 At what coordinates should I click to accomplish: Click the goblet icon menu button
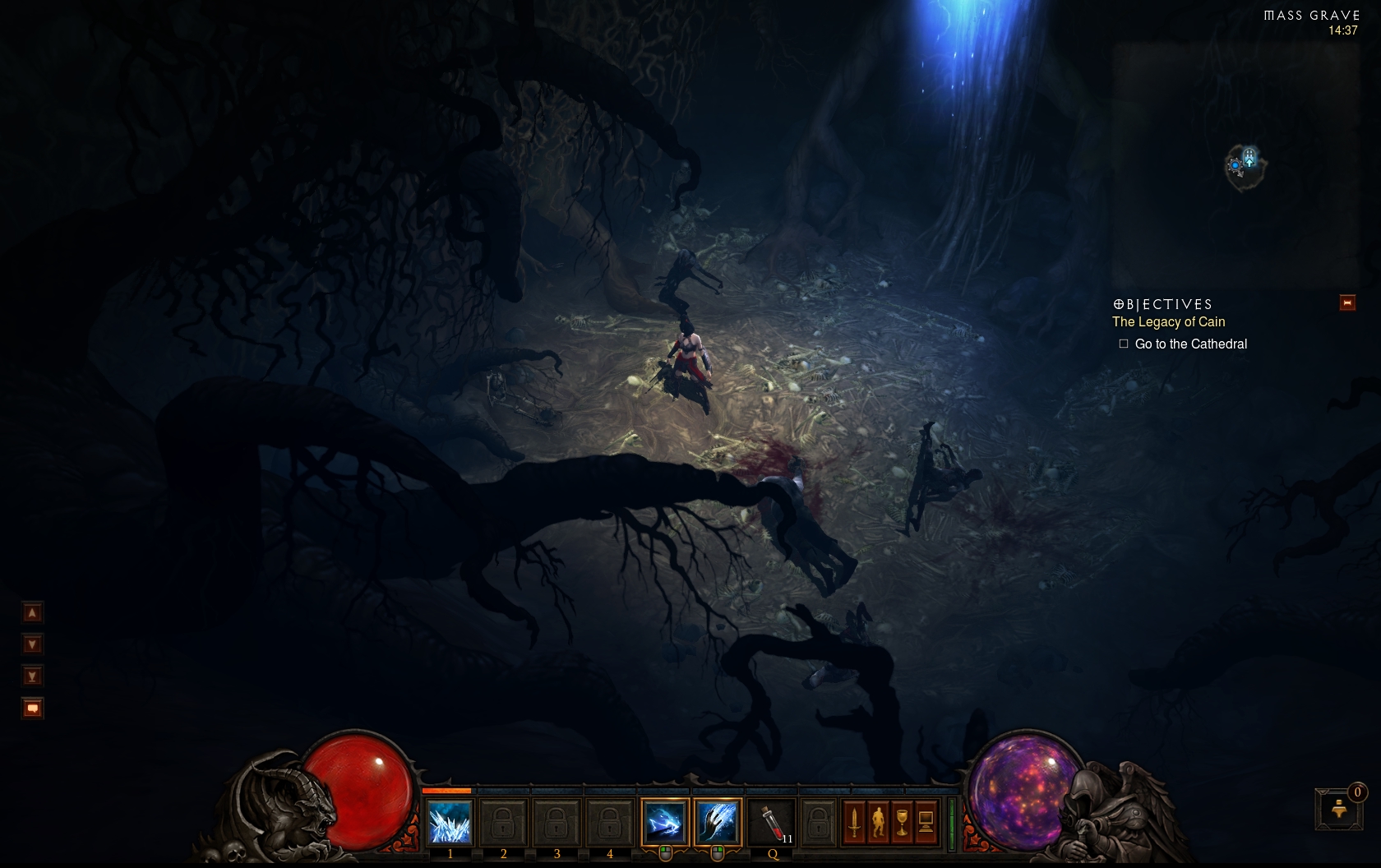tap(902, 822)
